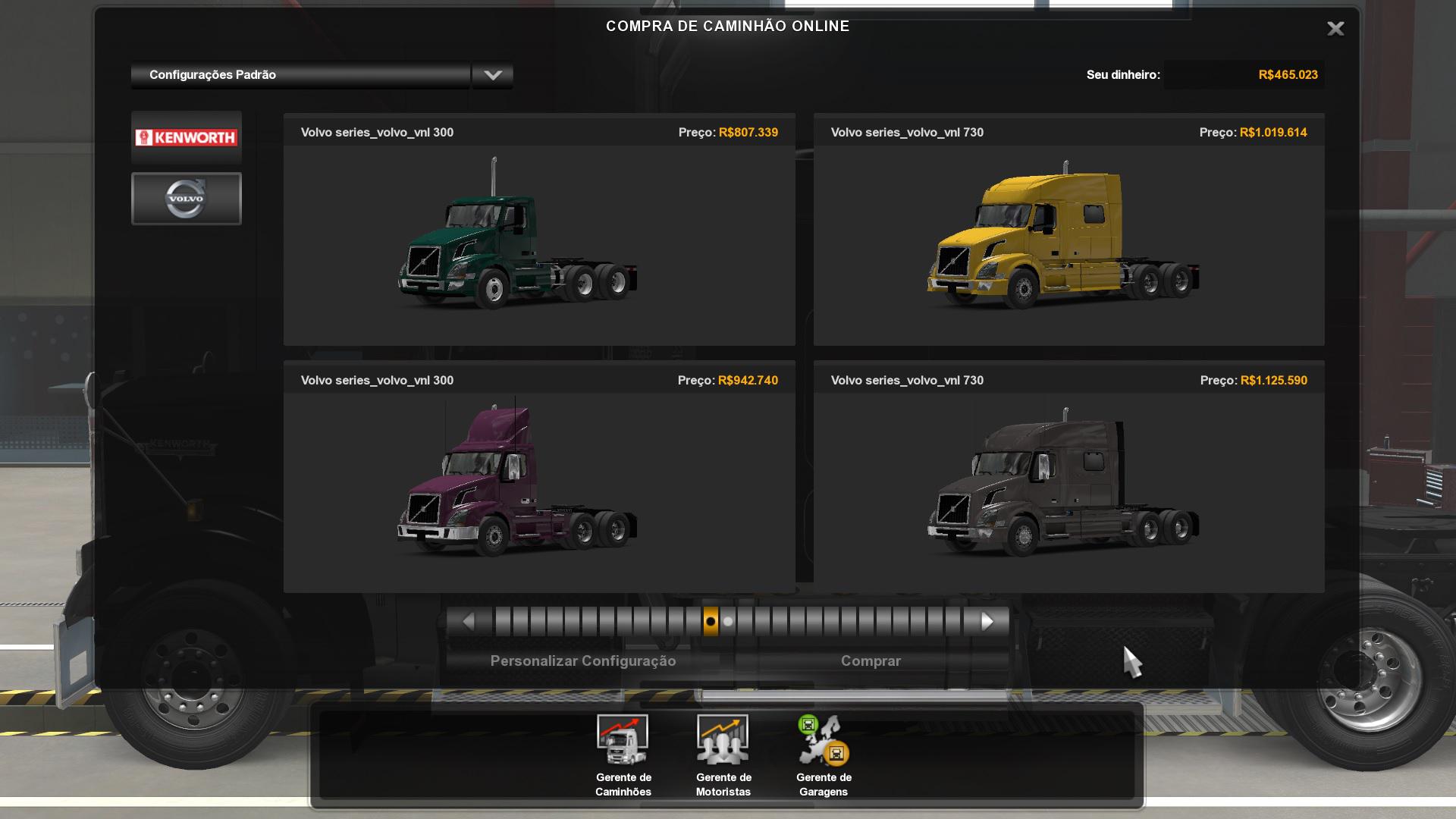
Task: Select the Kenworth brand tab
Action: point(187,137)
